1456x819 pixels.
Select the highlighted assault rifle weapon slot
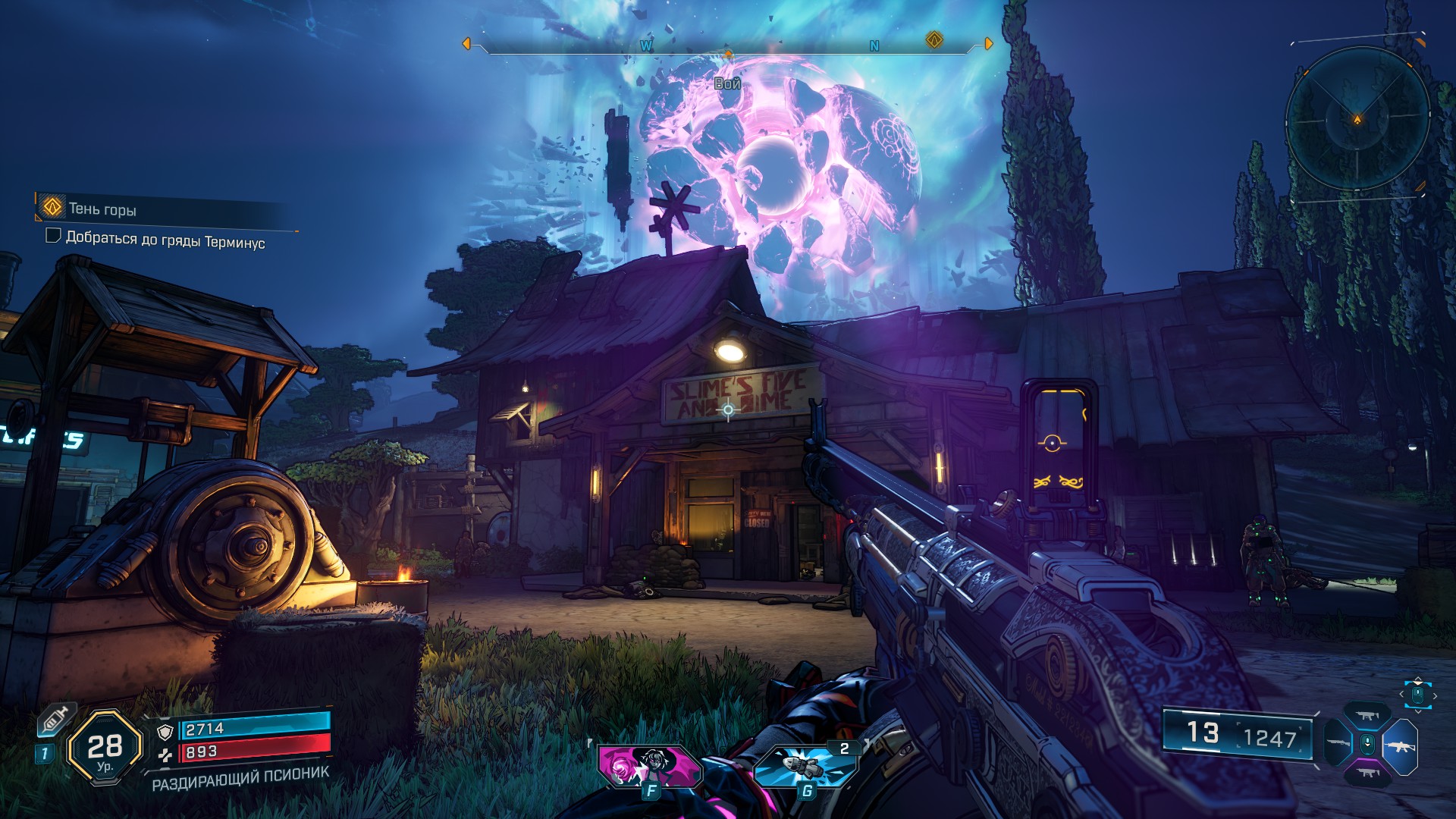tap(1400, 746)
